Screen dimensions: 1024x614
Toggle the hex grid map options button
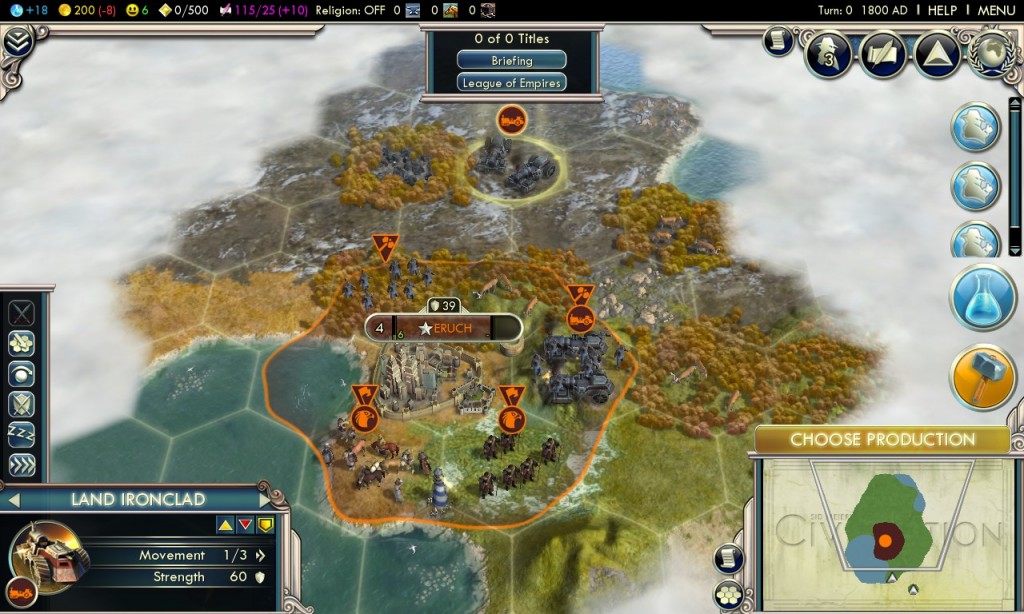pyautogui.click(x=729, y=595)
